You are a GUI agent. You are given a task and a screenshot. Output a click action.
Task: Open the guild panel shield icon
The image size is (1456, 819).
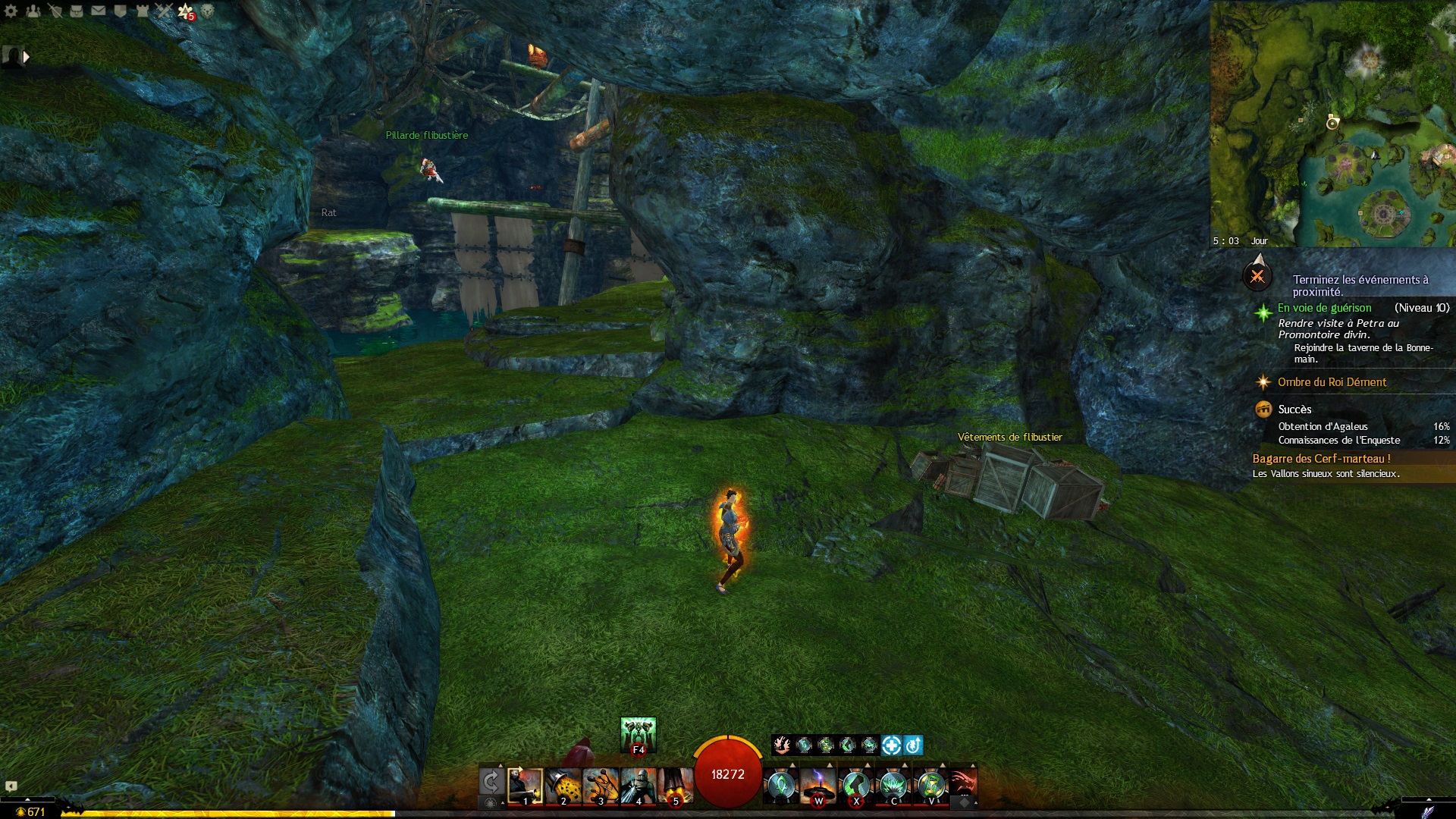121,11
